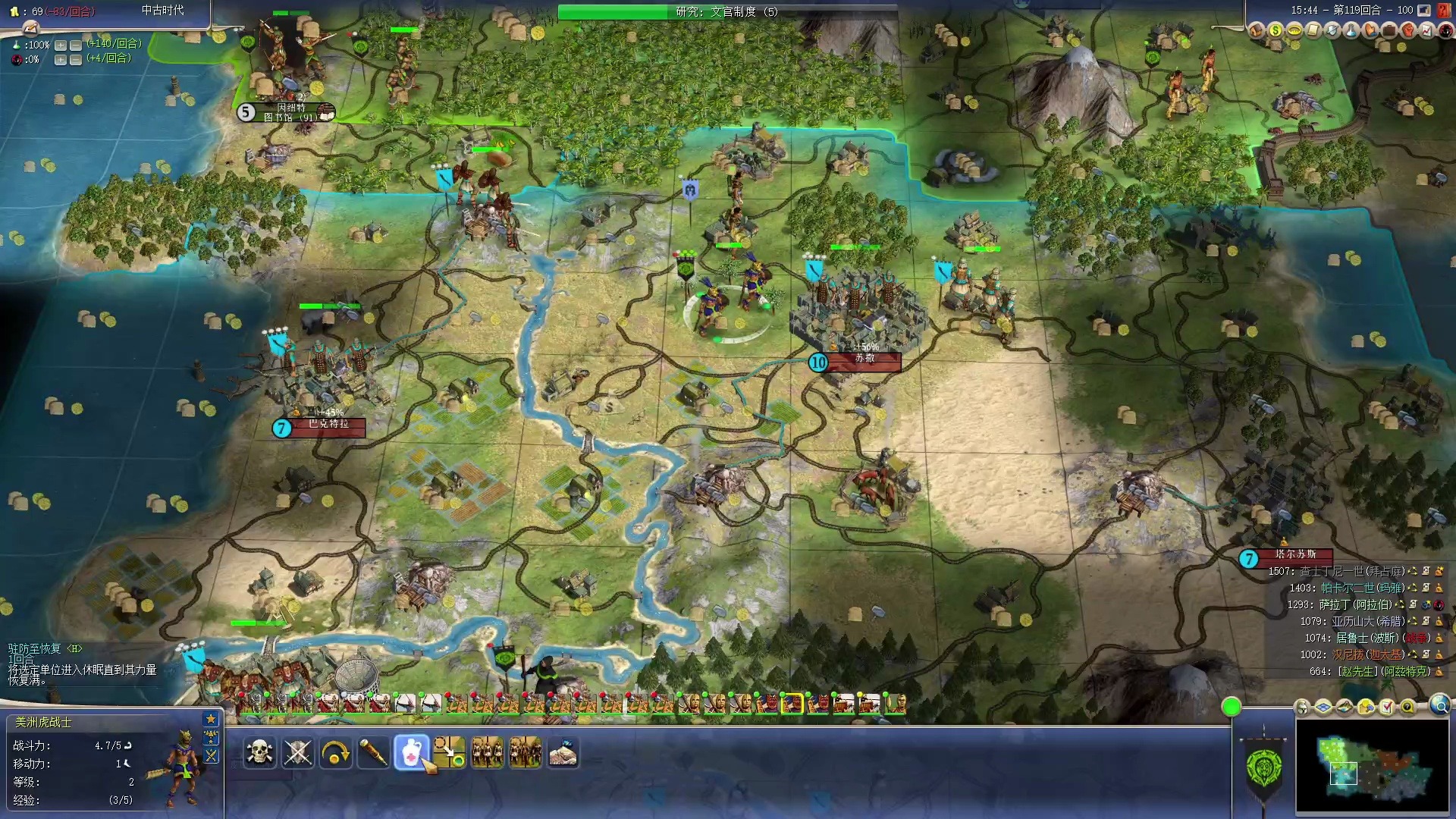The height and width of the screenshot is (819, 1456).
Task: Click the go-to tile move command
Action: (x=449, y=753)
